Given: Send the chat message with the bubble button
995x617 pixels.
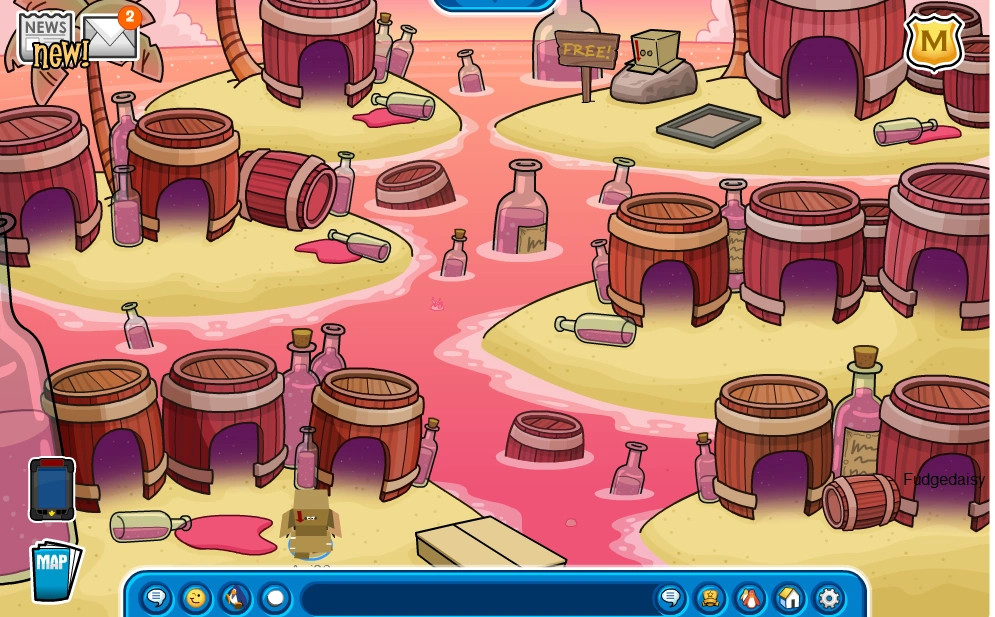Looking at the screenshot, I should pos(670,599).
